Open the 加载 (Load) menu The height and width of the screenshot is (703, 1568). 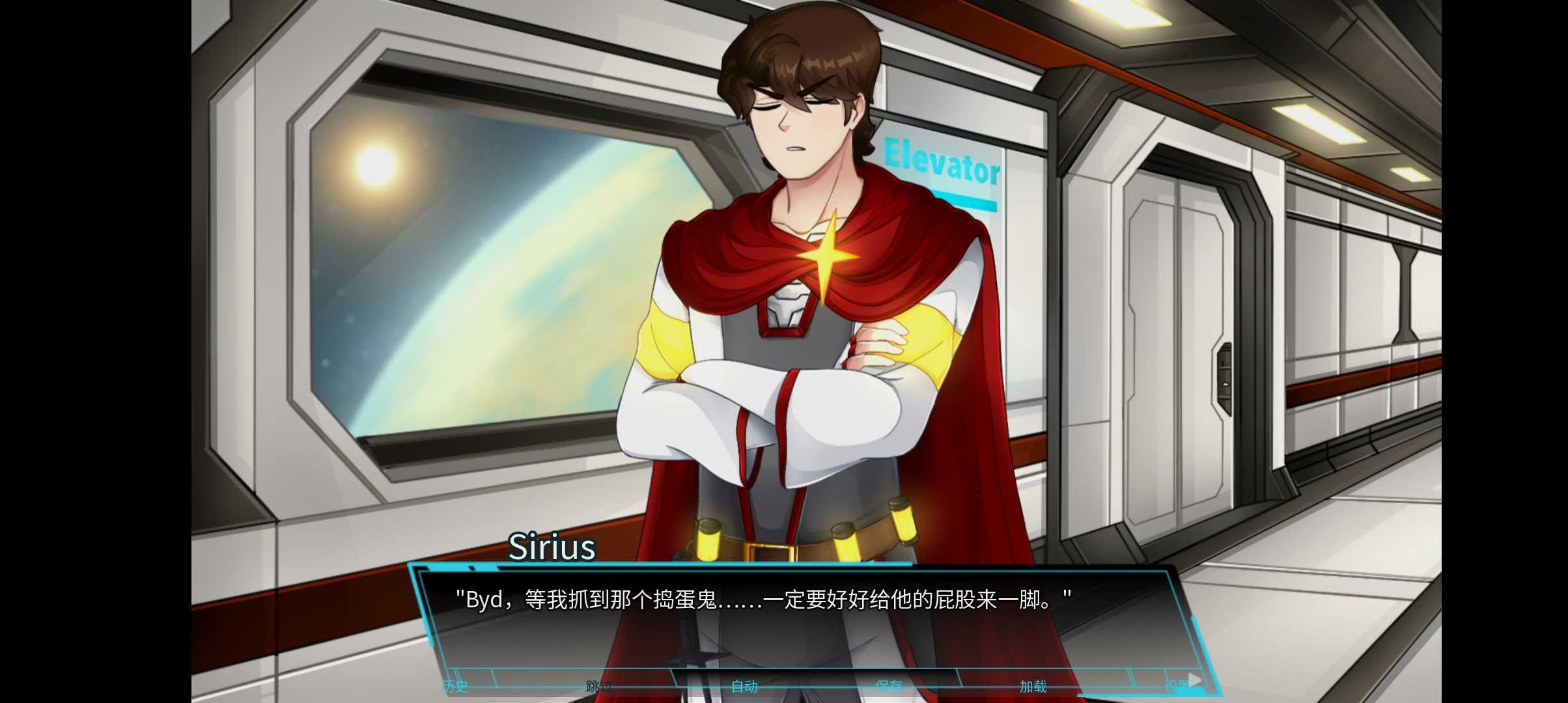coord(1033,686)
